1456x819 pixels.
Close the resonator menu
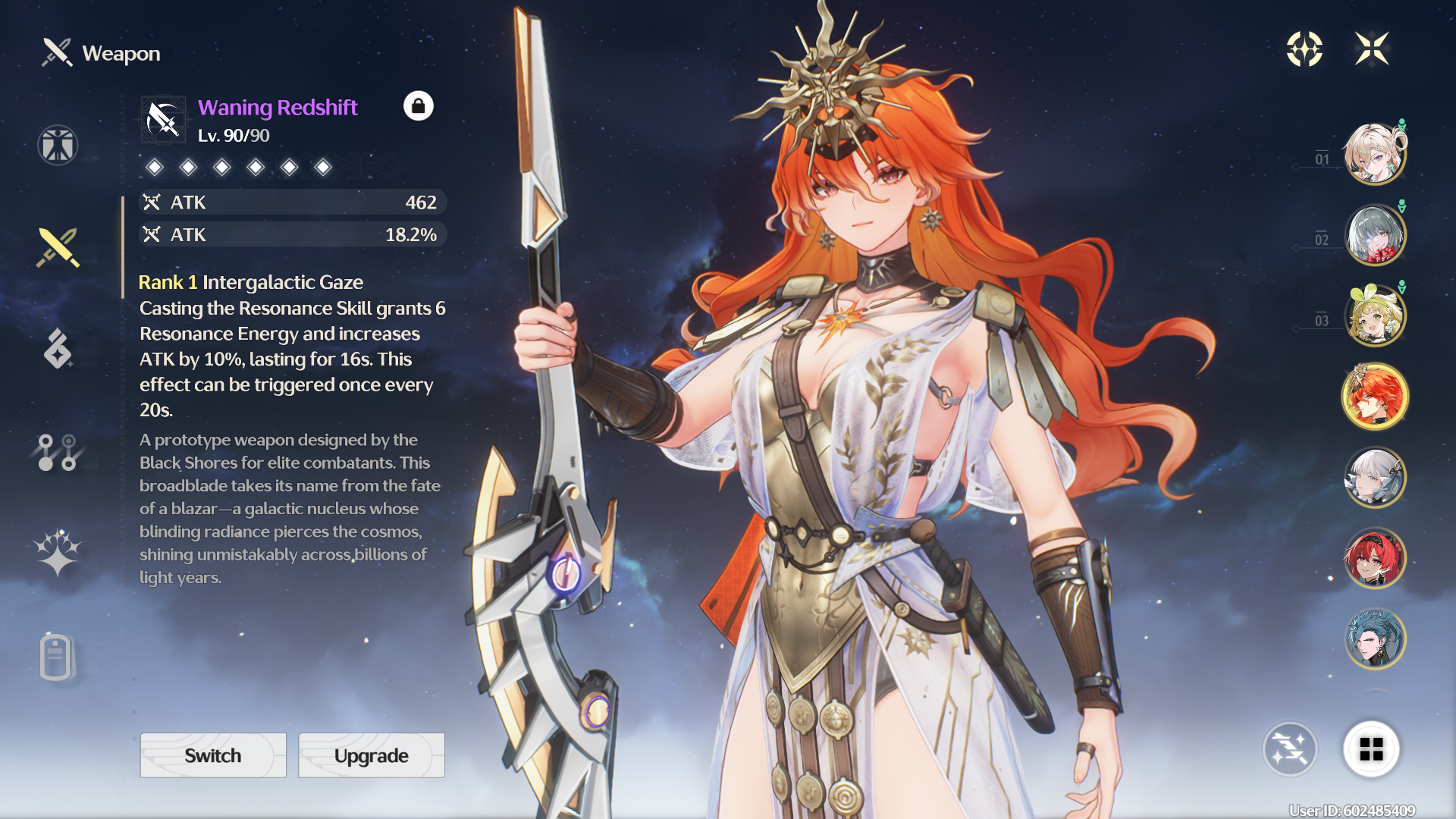(x=1372, y=49)
